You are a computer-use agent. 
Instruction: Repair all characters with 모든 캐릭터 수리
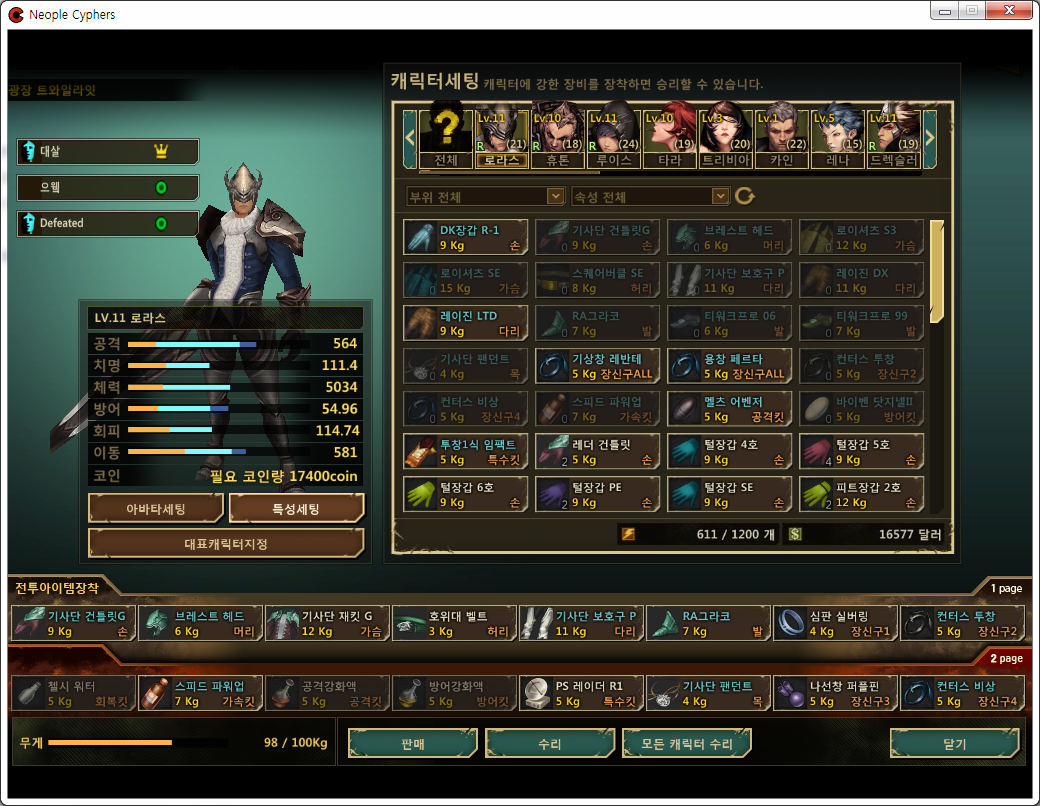[685, 744]
